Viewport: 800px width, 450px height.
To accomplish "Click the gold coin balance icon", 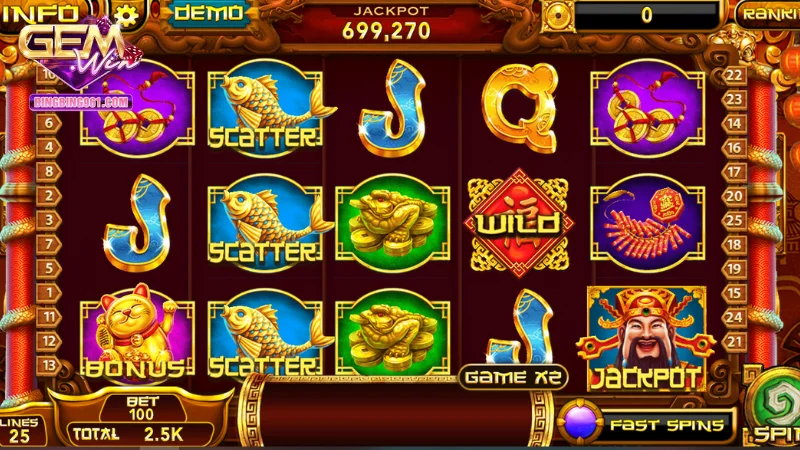I will [557, 15].
